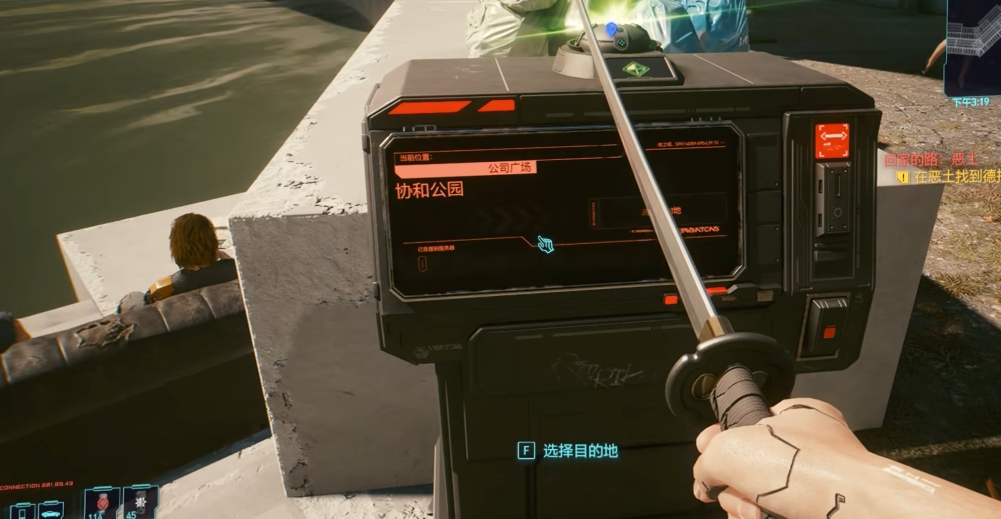Select the phone quick-access icon
Viewport: 1001px width, 519px height.
click(x=20, y=511)
